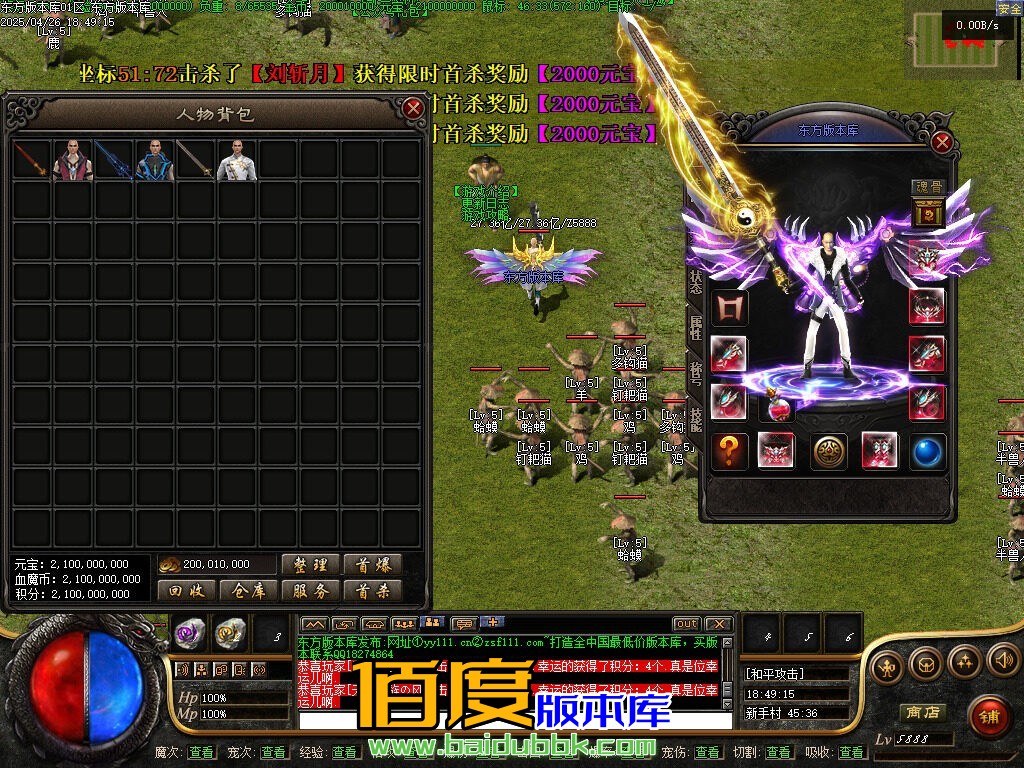Open the 首爆 first-drop menu
The image size is (1024, 768).
point(372,565)
